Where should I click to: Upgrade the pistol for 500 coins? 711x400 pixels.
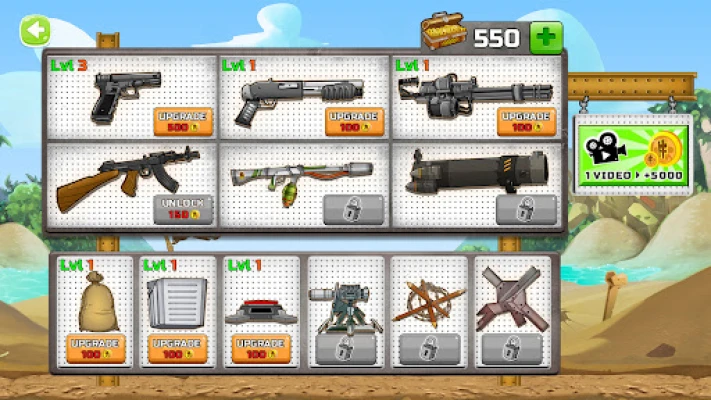click(184, 122)
